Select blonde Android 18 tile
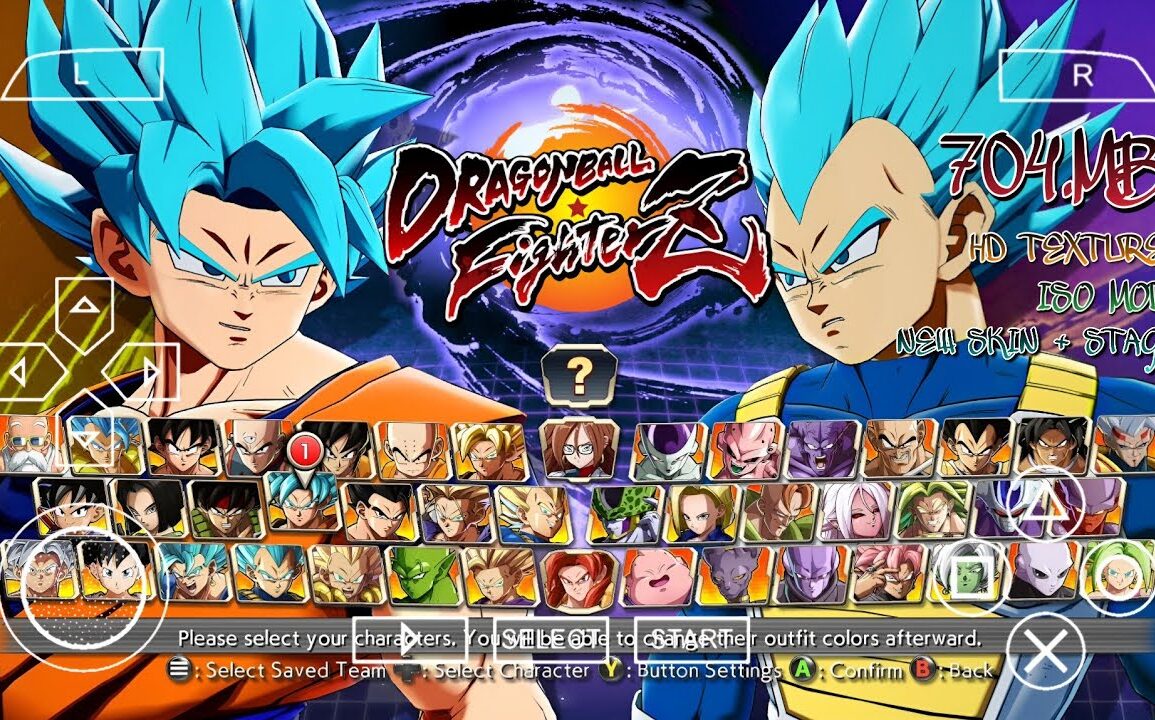Viewport: 1155px width, 720px height. pyautogui.click(x=701, y=511)
